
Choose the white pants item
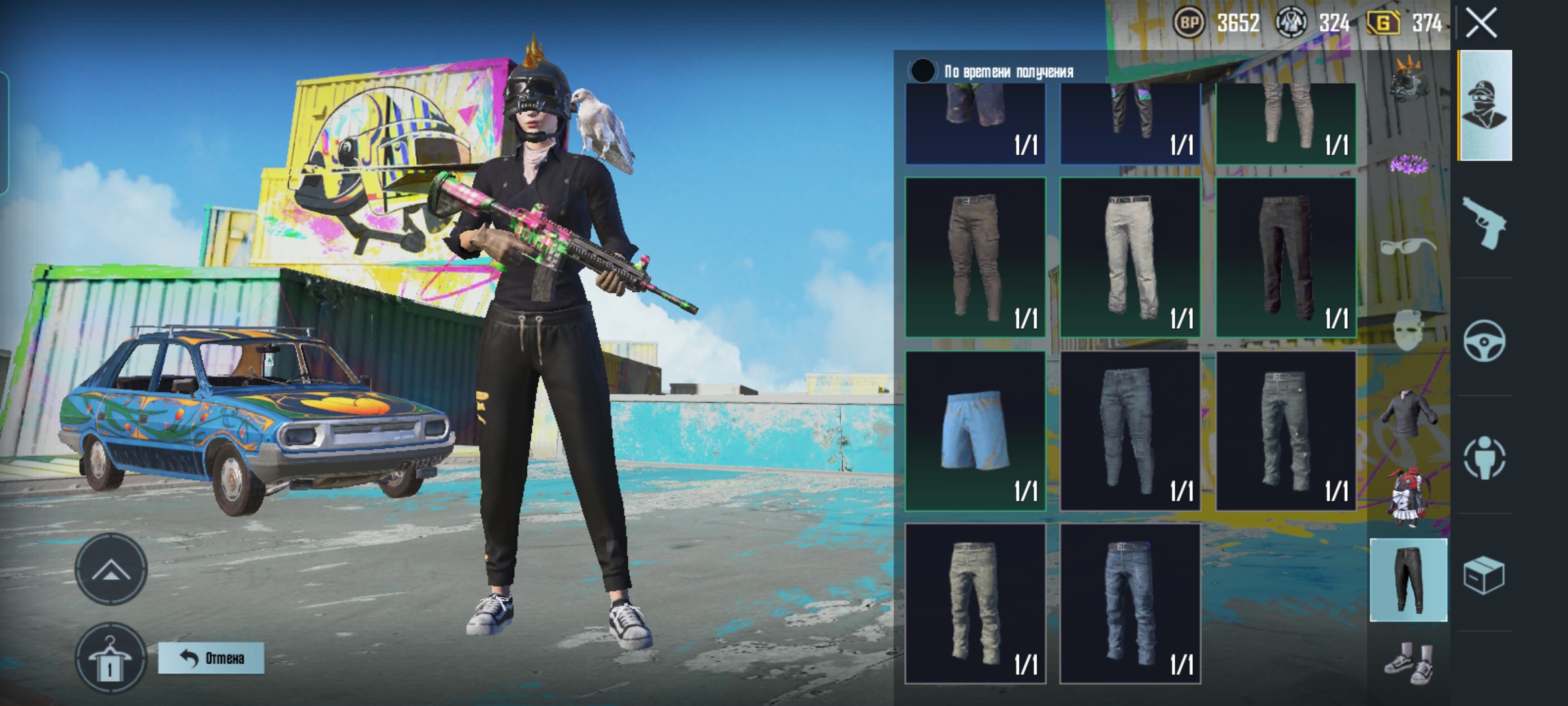coord(1130,257)
